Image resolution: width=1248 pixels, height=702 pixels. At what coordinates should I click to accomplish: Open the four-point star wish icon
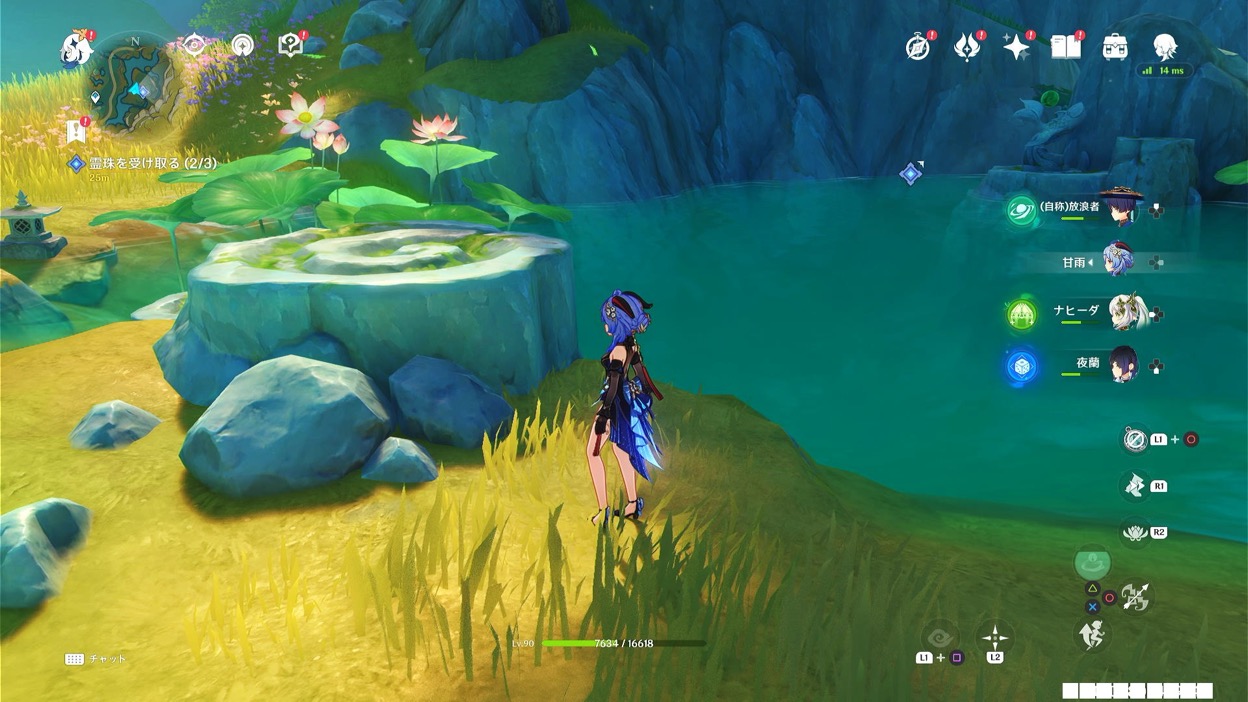(x=1016, y=47)
